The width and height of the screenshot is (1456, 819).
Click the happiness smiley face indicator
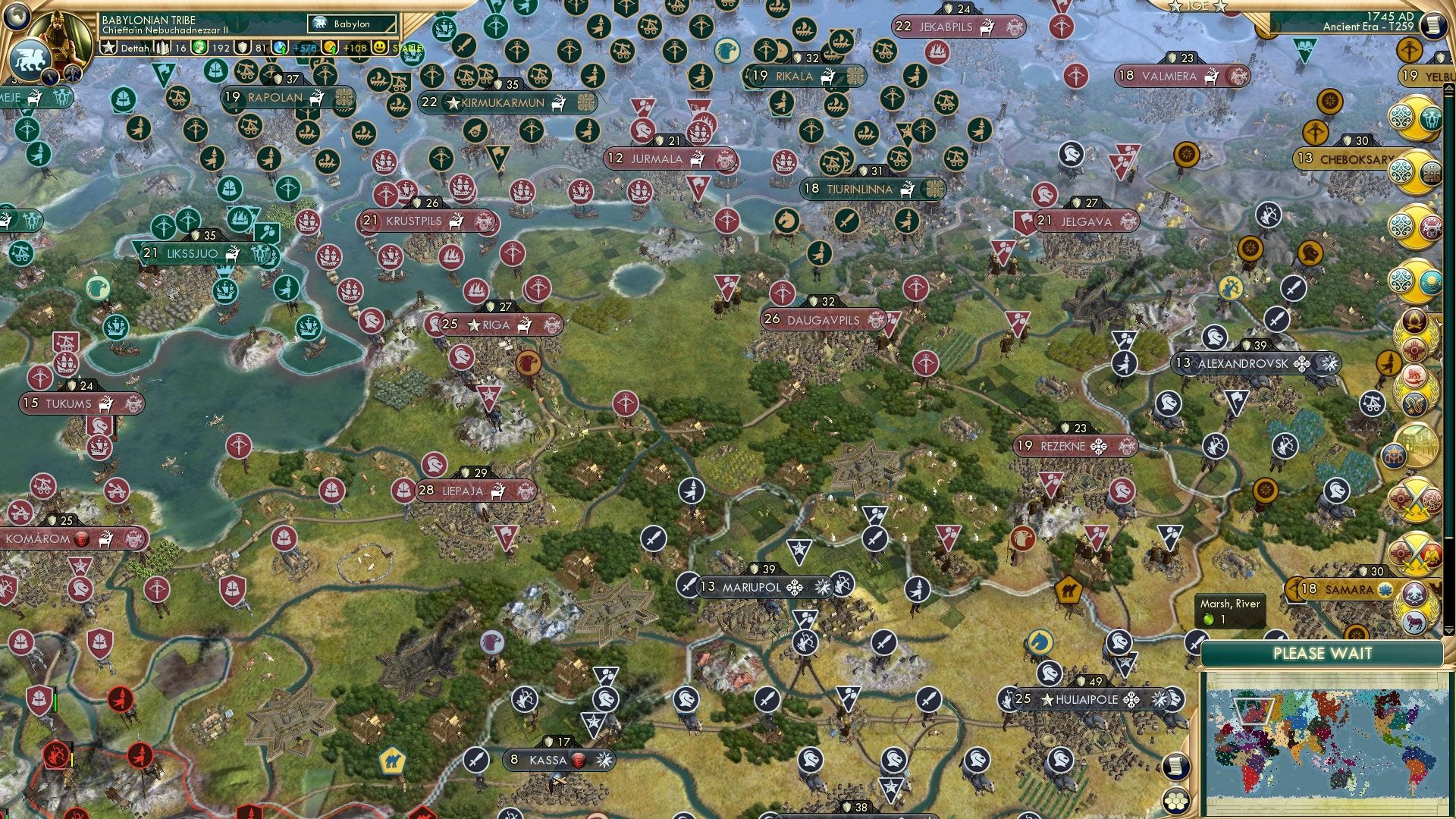click(379, 48)
